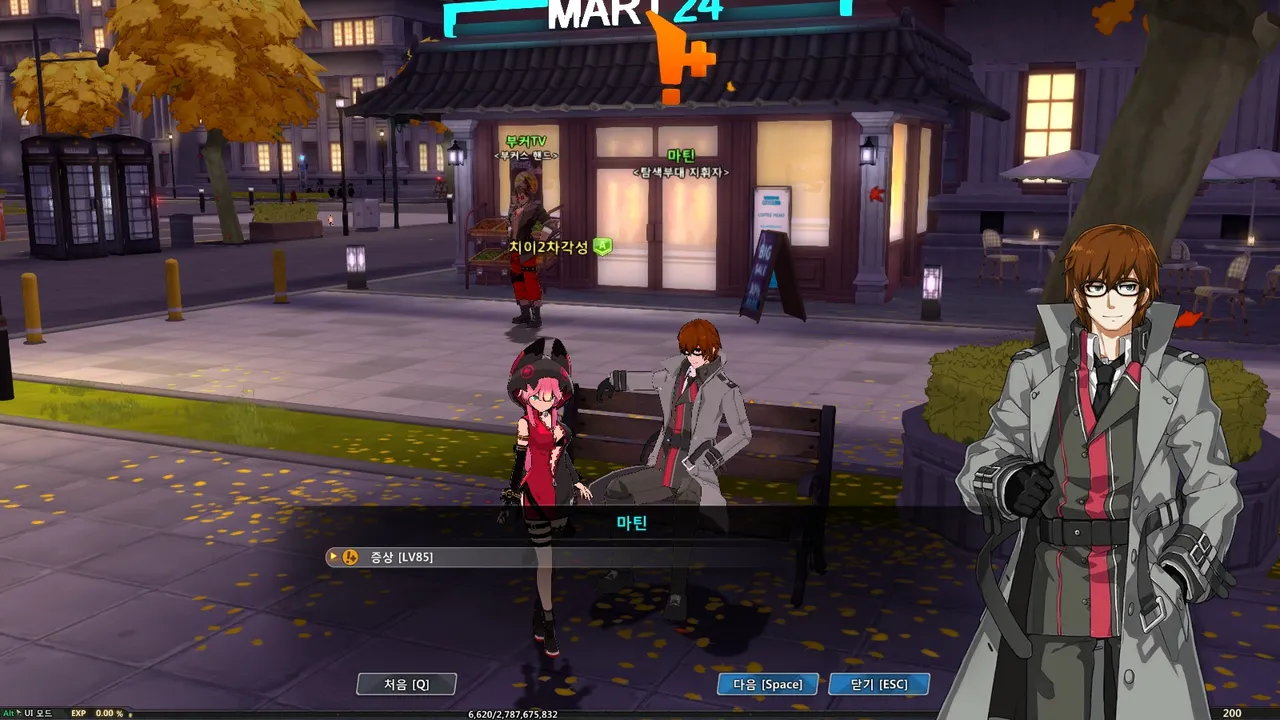Click the 처음 [Q] button
1280x720 pixels.
407,684
